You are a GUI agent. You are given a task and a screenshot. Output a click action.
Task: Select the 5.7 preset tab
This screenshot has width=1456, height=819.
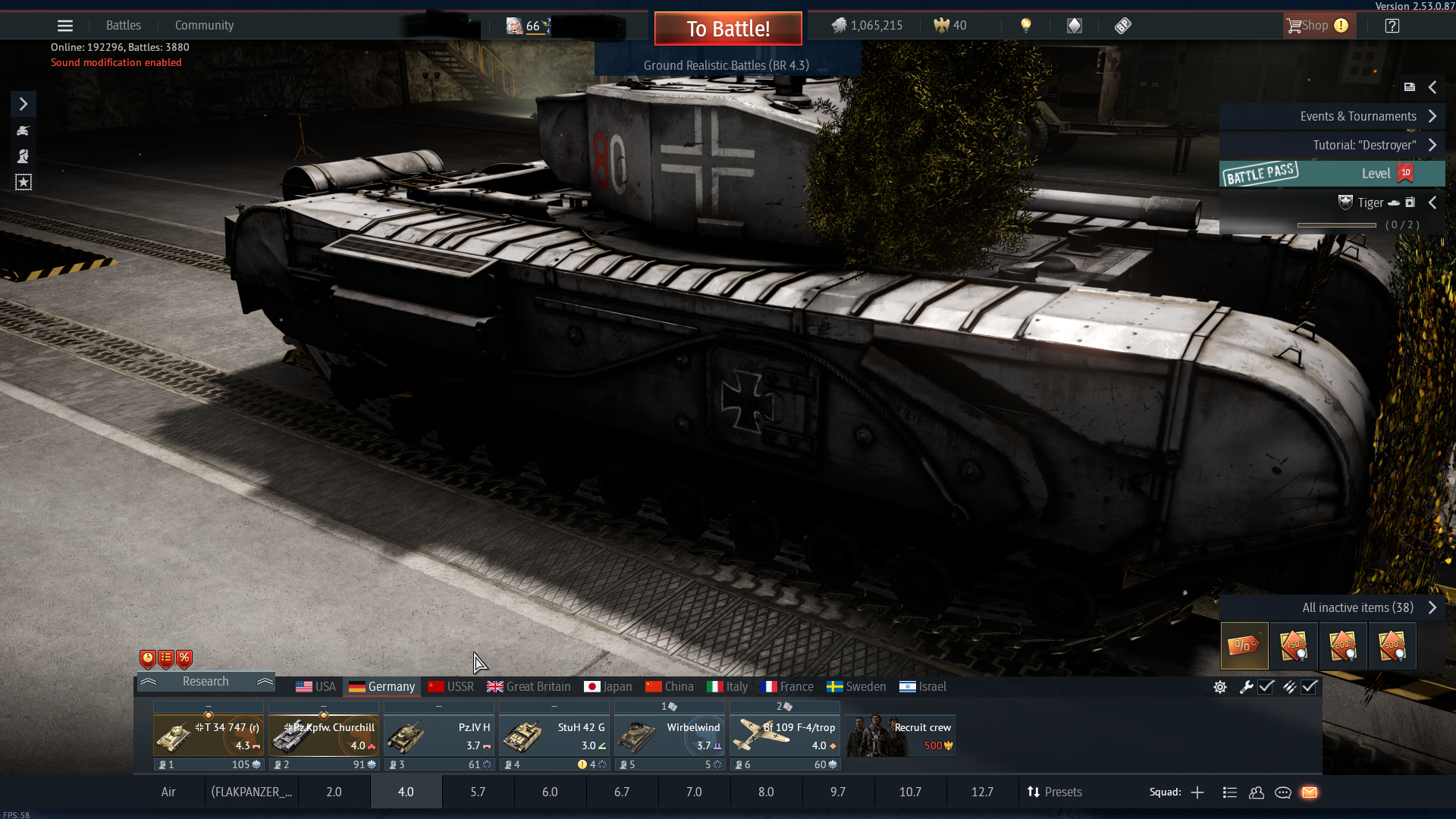[478, 792]
